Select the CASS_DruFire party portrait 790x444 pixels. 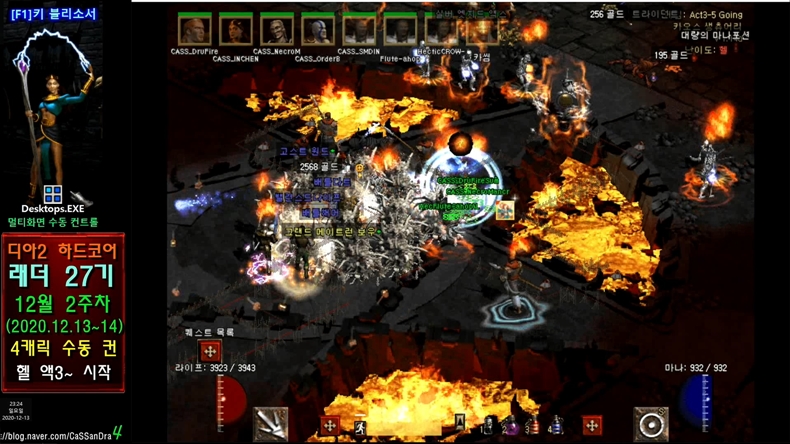[x=194, y=28]
